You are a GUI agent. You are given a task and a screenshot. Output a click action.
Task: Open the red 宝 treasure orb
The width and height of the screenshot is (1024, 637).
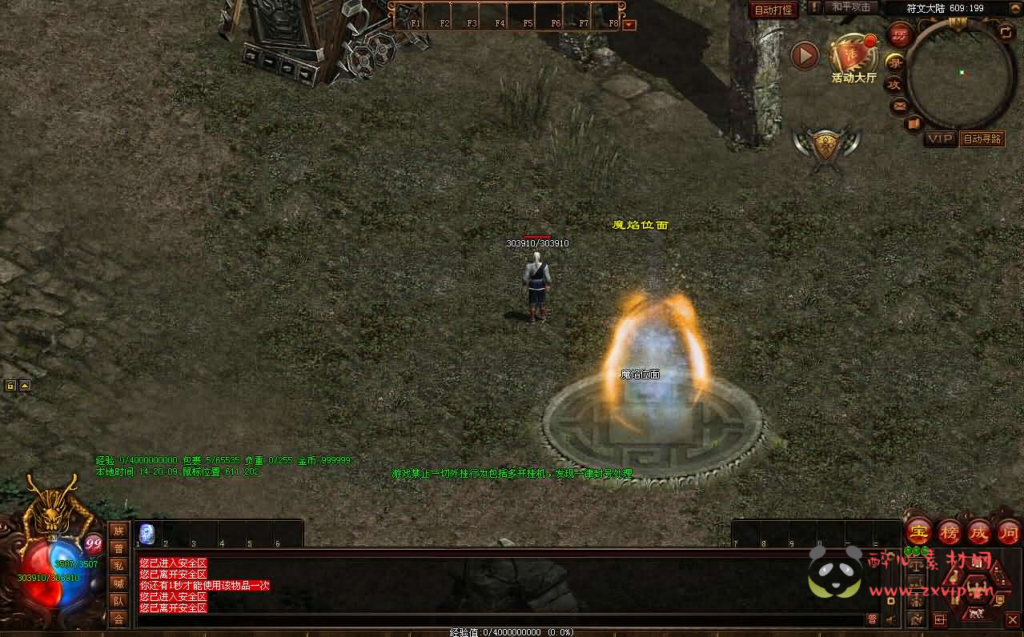[x=917, y=531]
